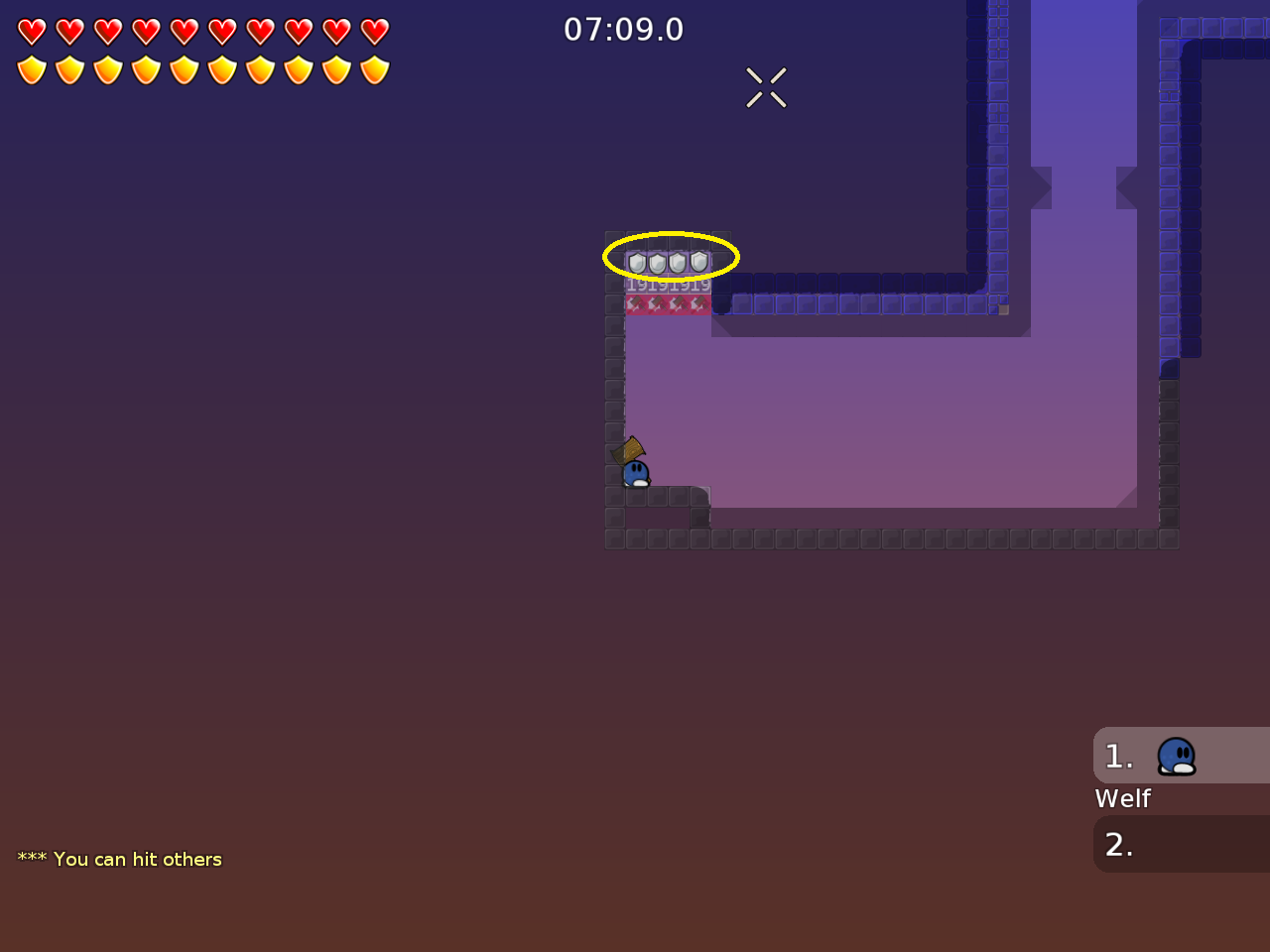The image size is (1270, 952).
Task: Click a crossed-out hammer tile below the shields
Action: pyautogui.click(x=636, y=302)
